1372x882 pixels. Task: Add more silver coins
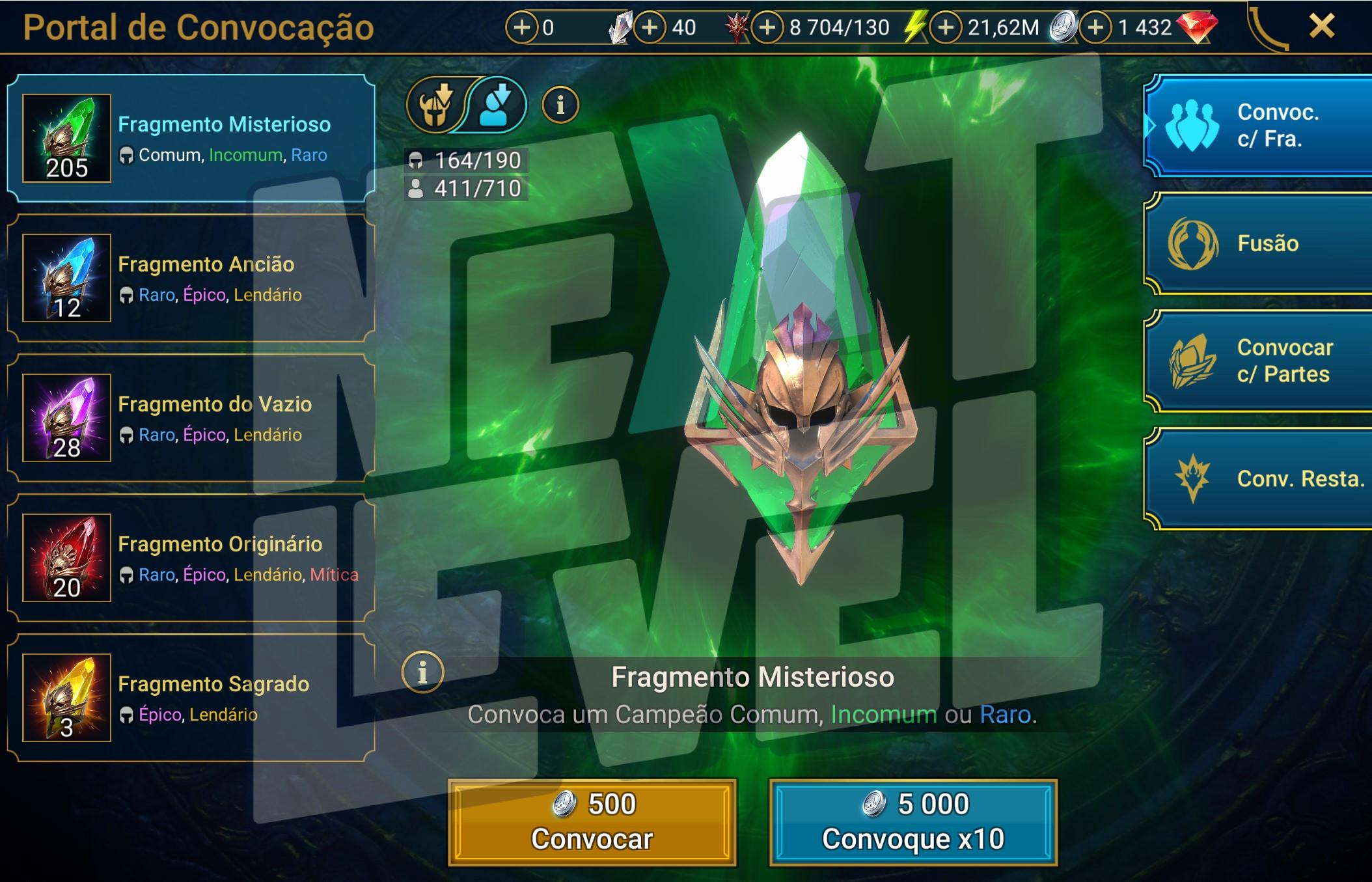coord(946,27)
